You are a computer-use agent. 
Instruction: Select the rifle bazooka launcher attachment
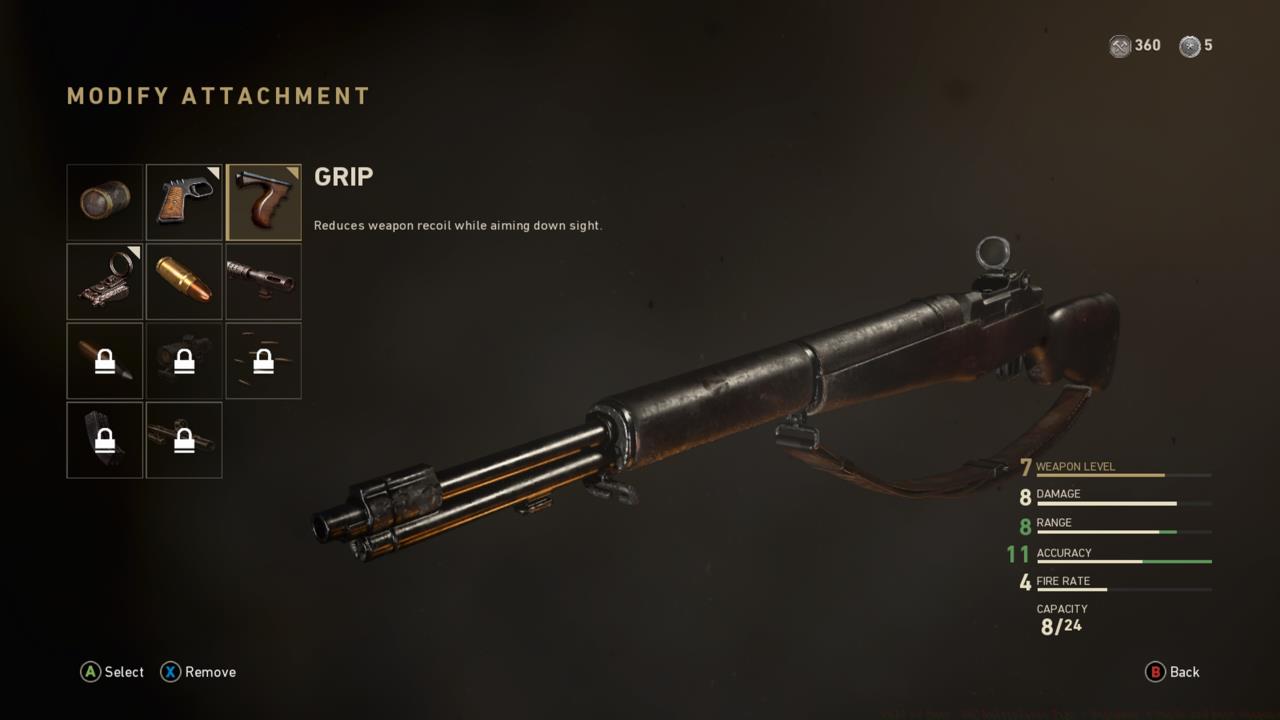tap(263, 281)
